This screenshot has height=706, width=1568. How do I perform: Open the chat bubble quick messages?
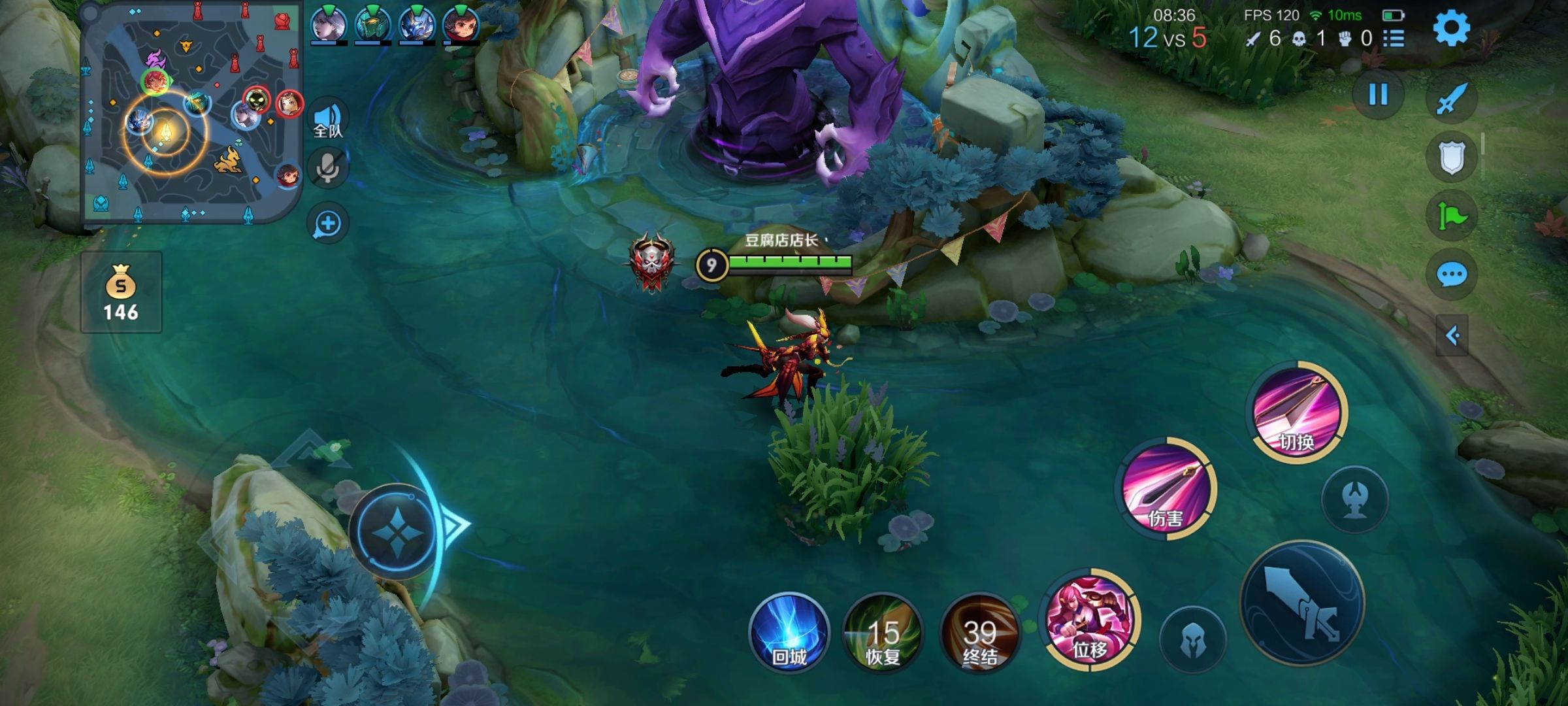tap(1452, 275)
